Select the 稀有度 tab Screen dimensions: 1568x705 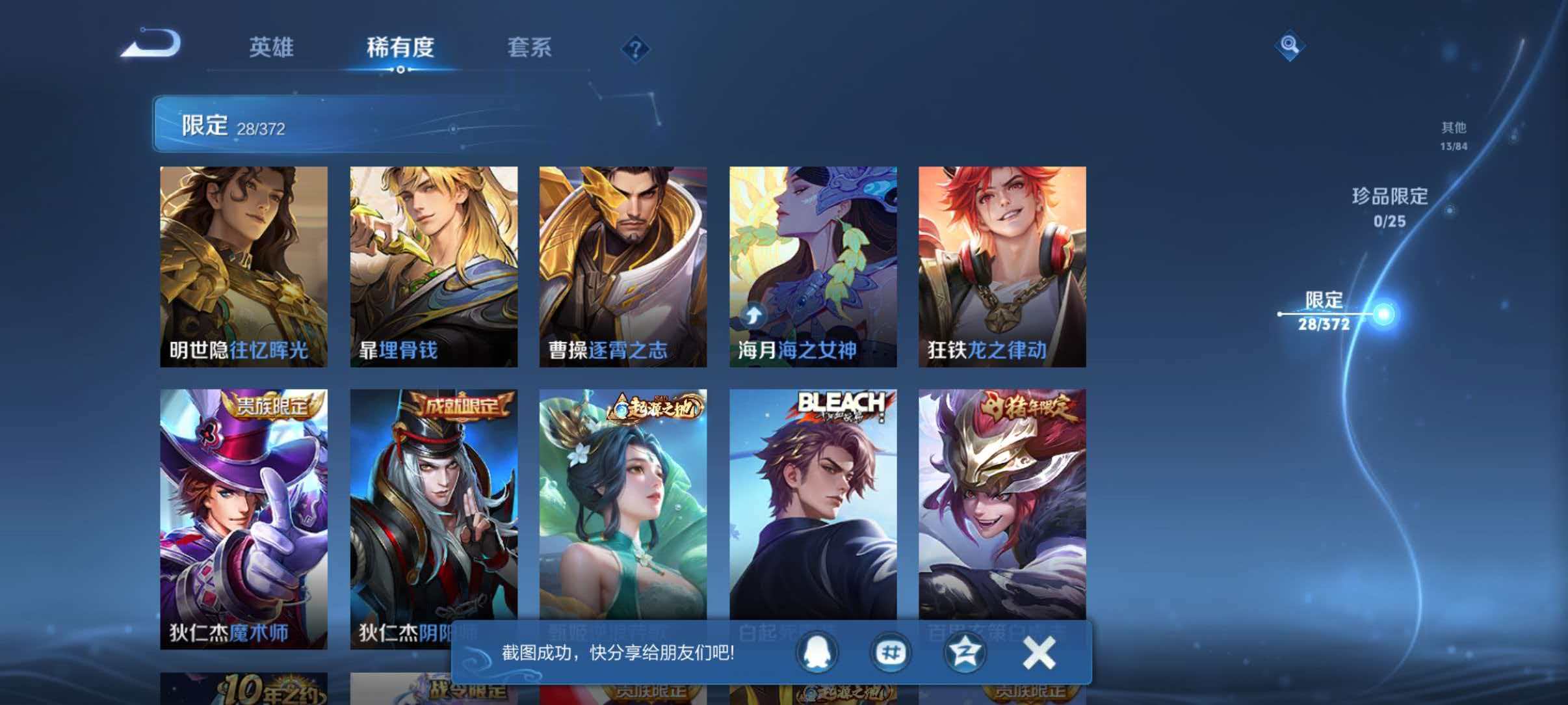(401, 47)
